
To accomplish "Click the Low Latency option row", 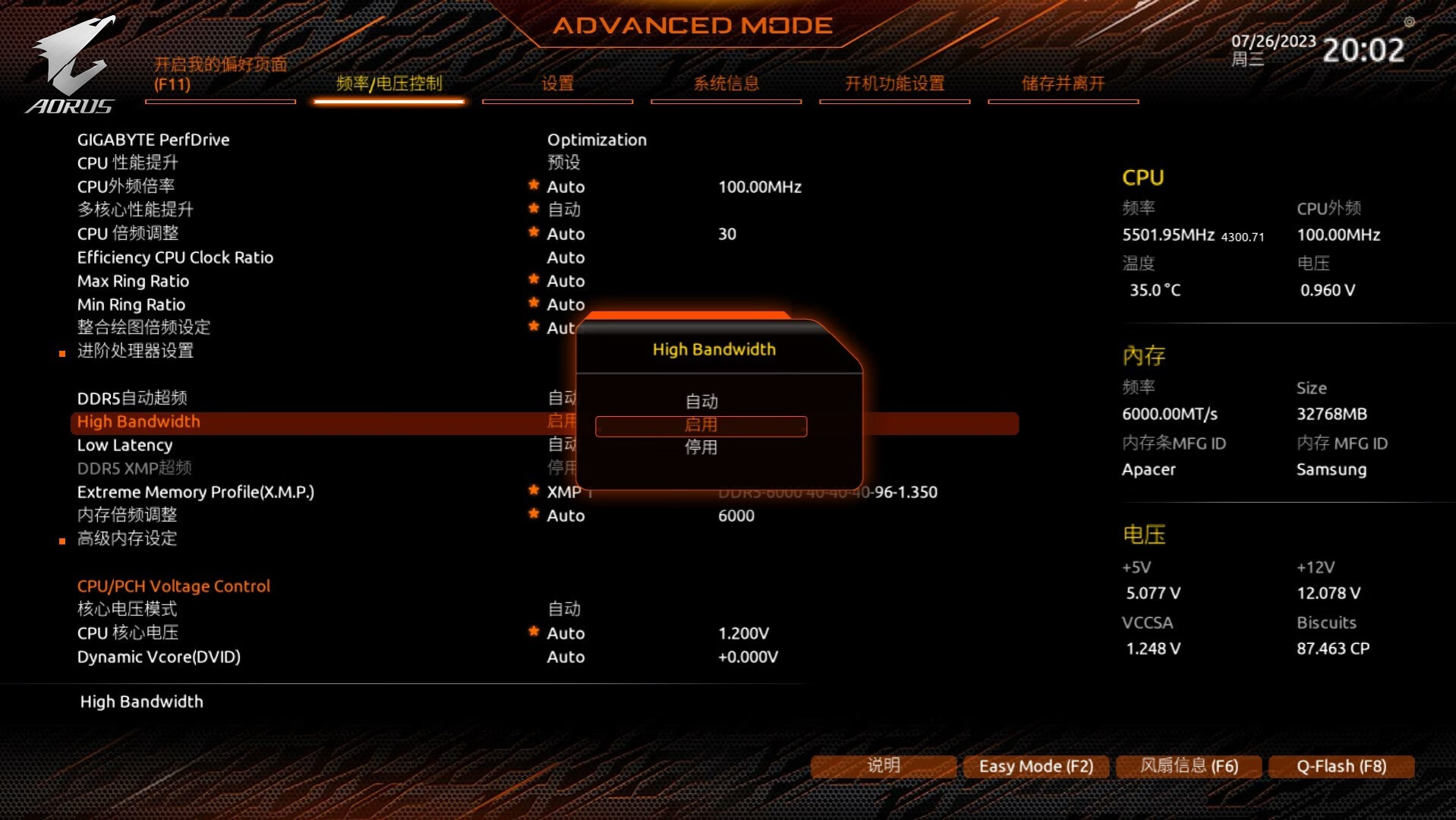I will 124,445.
